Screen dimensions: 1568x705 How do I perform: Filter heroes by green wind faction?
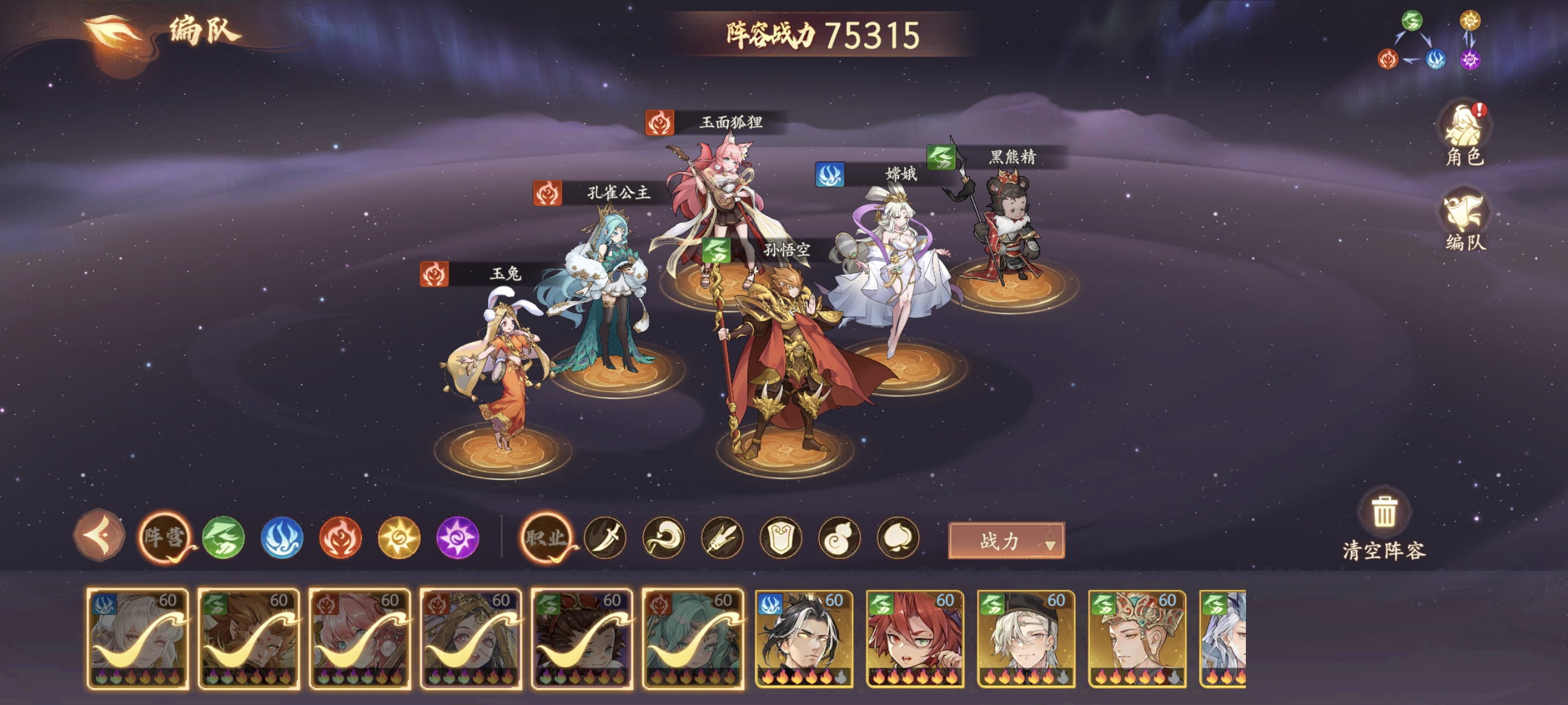[x=223, y=538]
